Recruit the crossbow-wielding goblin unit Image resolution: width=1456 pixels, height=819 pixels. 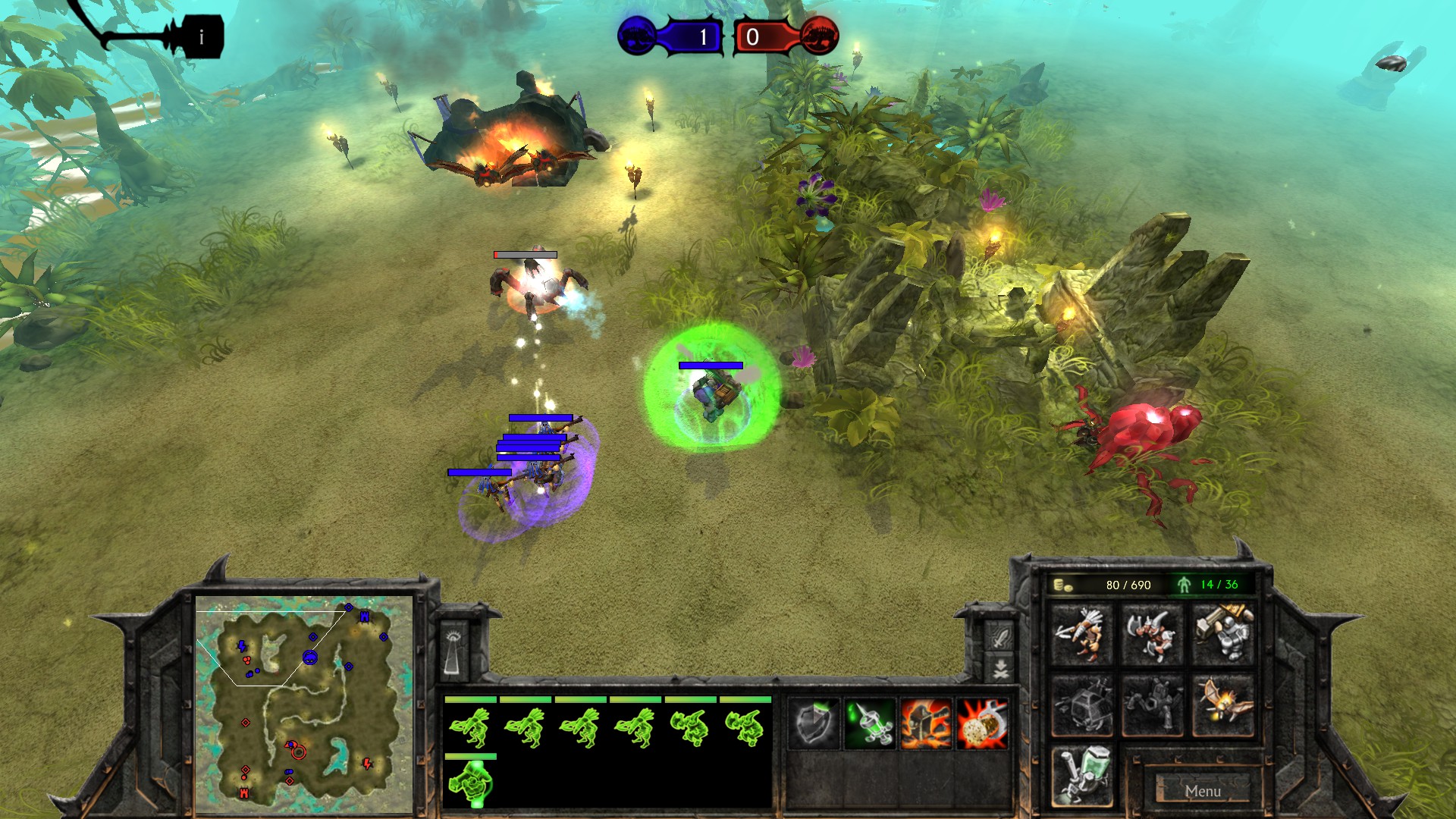tap(1082, 635)
